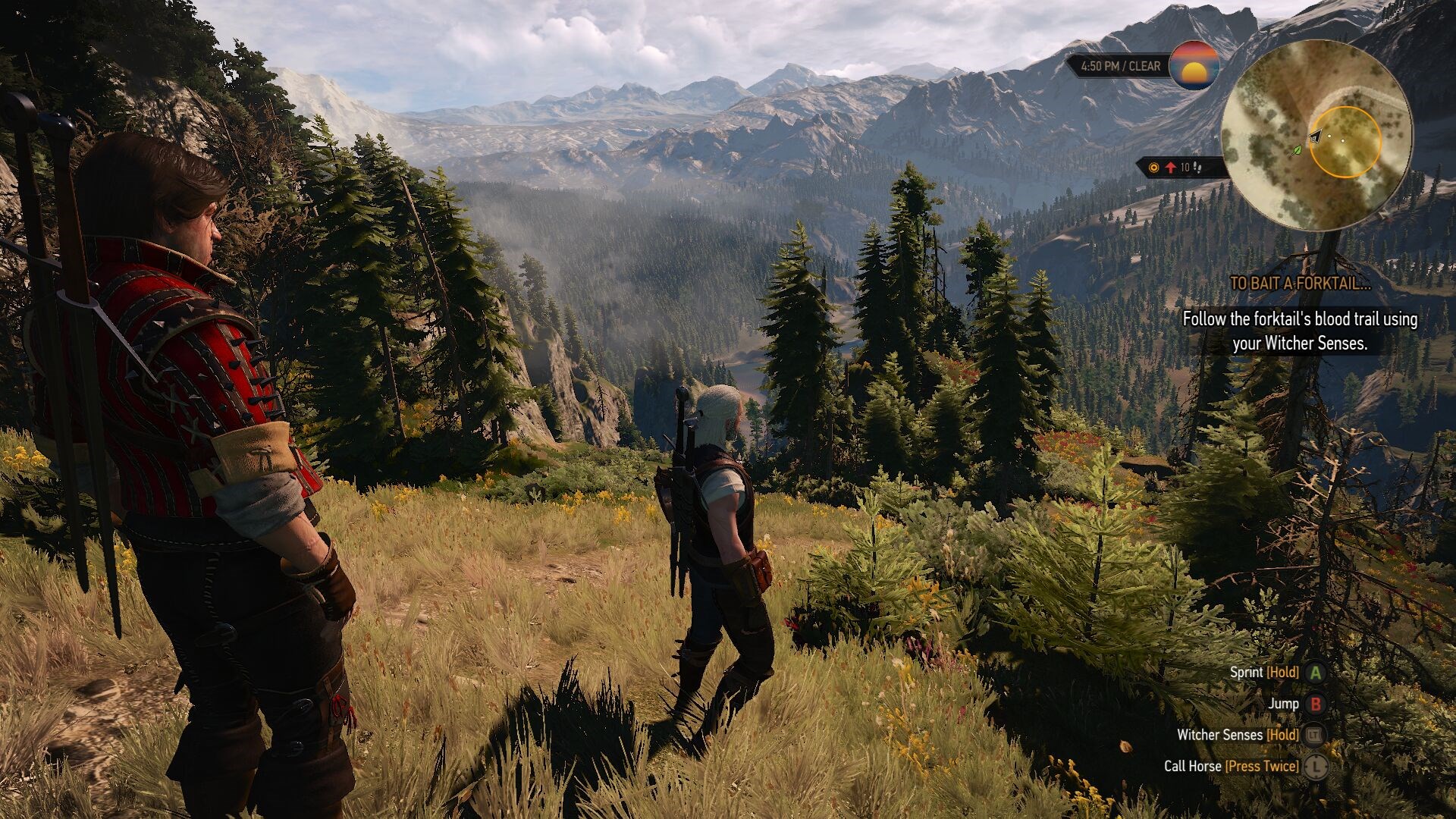Select the green A Sprint button icon
The image size is (1456, 819).
click(x=1316, y=672)
